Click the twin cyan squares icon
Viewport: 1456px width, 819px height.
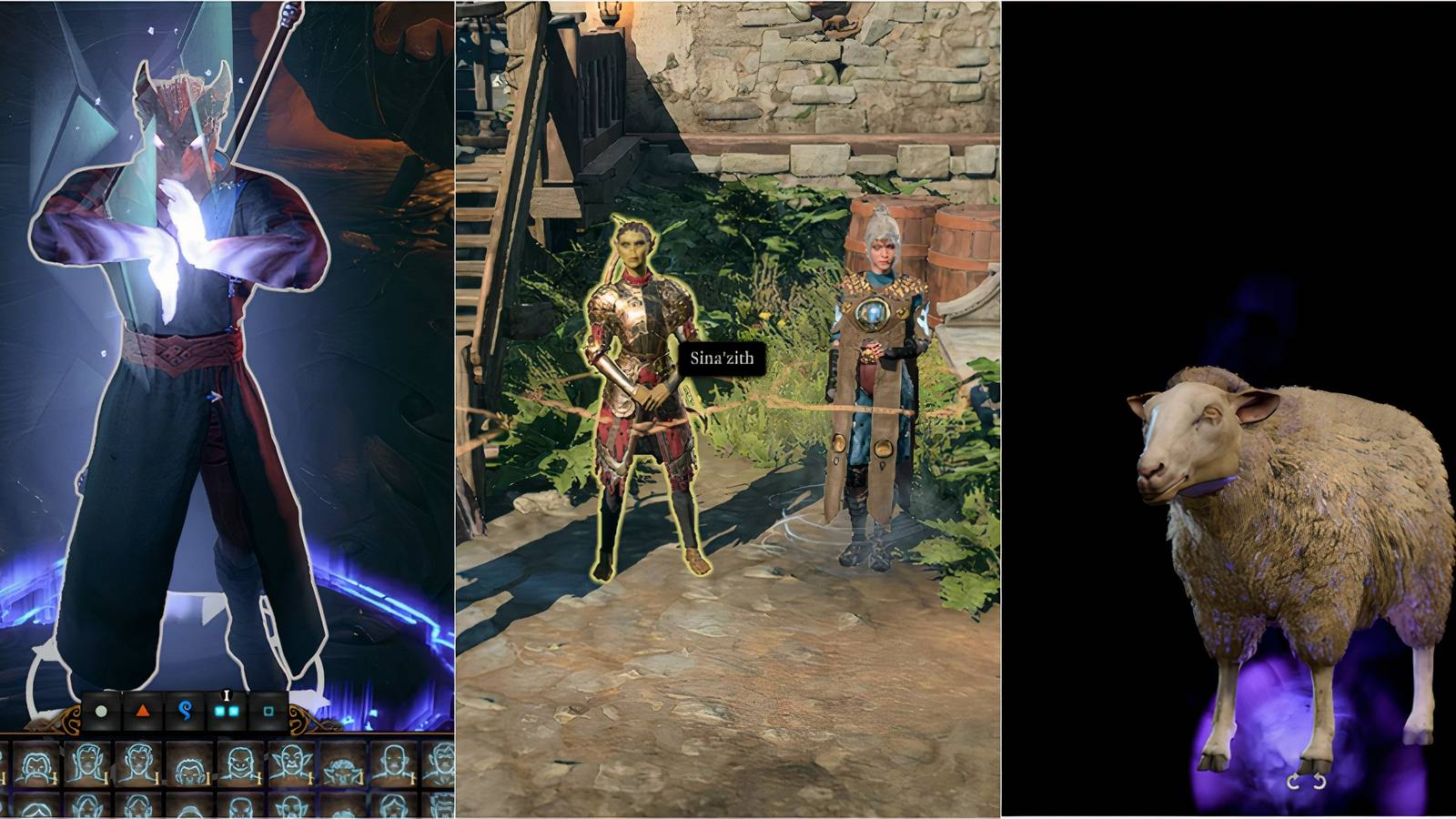(x=226, y=712)
